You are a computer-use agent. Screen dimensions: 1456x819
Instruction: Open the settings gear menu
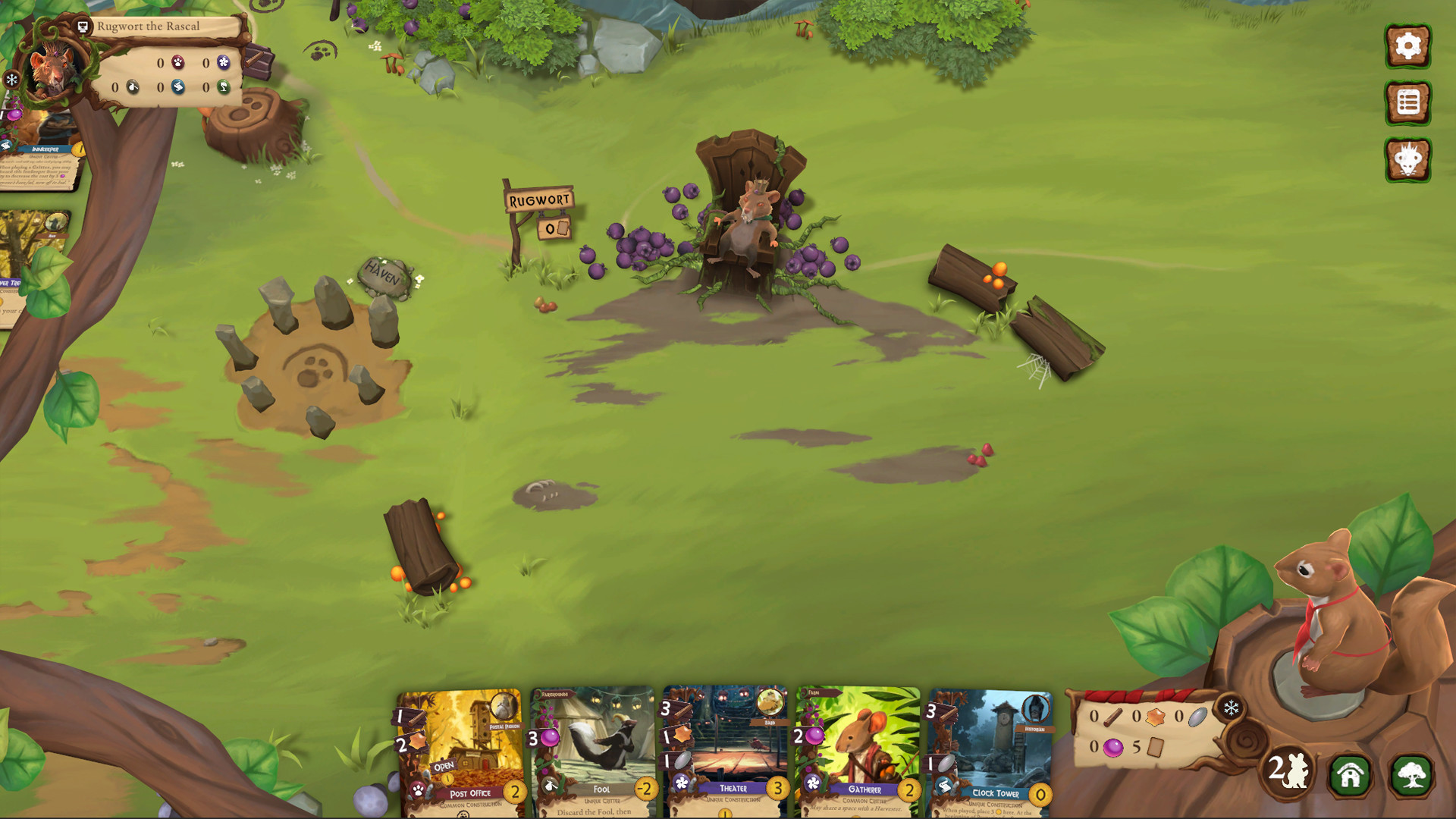(x=1408, y=45)
